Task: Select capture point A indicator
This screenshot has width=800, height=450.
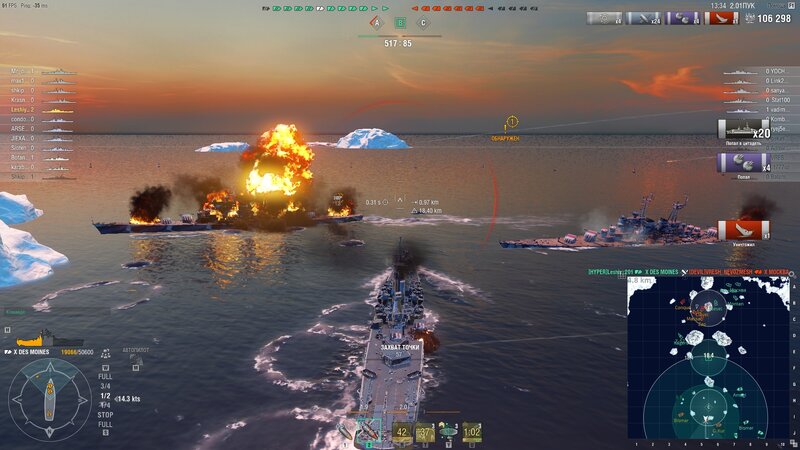Action: [x=377, y=23]
